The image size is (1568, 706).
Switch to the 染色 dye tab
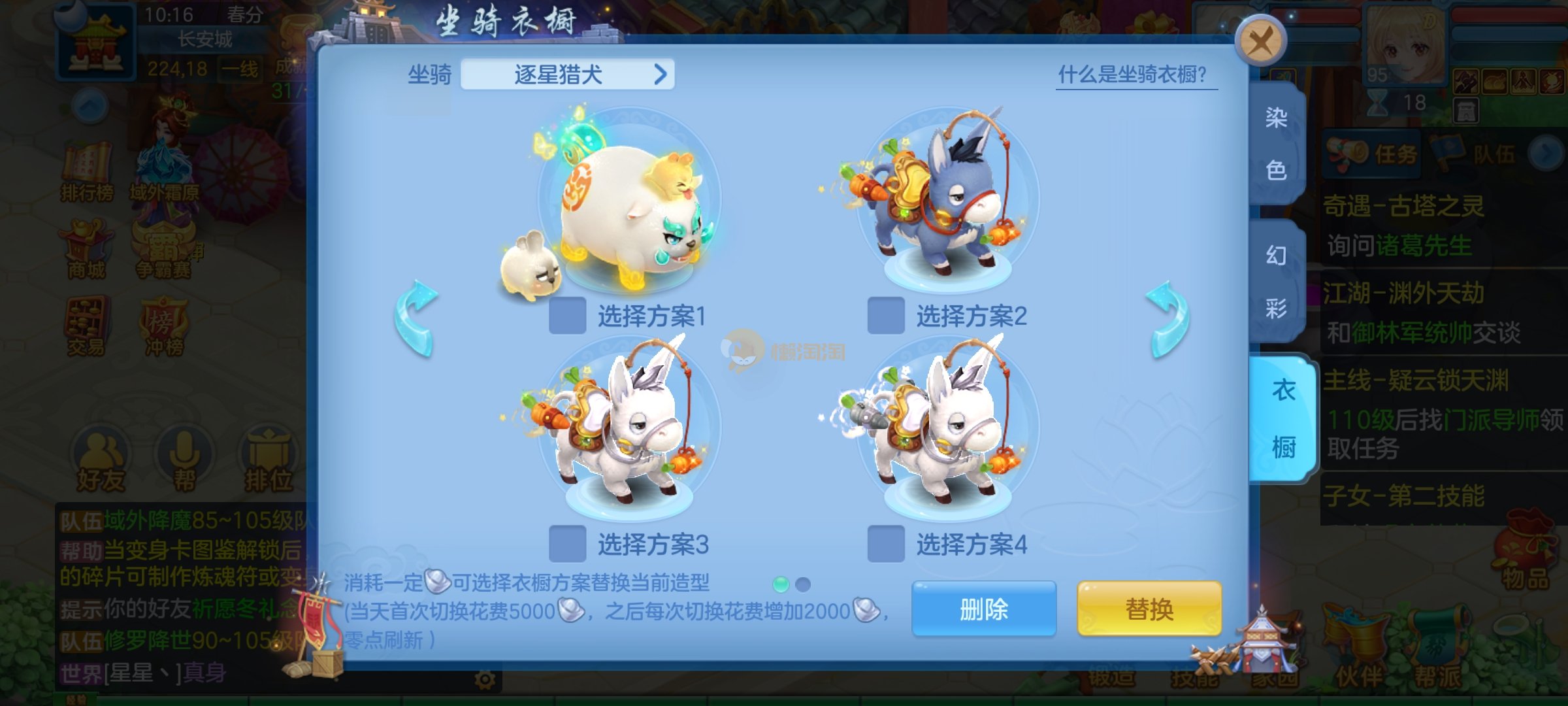(x=1275, y=144)
